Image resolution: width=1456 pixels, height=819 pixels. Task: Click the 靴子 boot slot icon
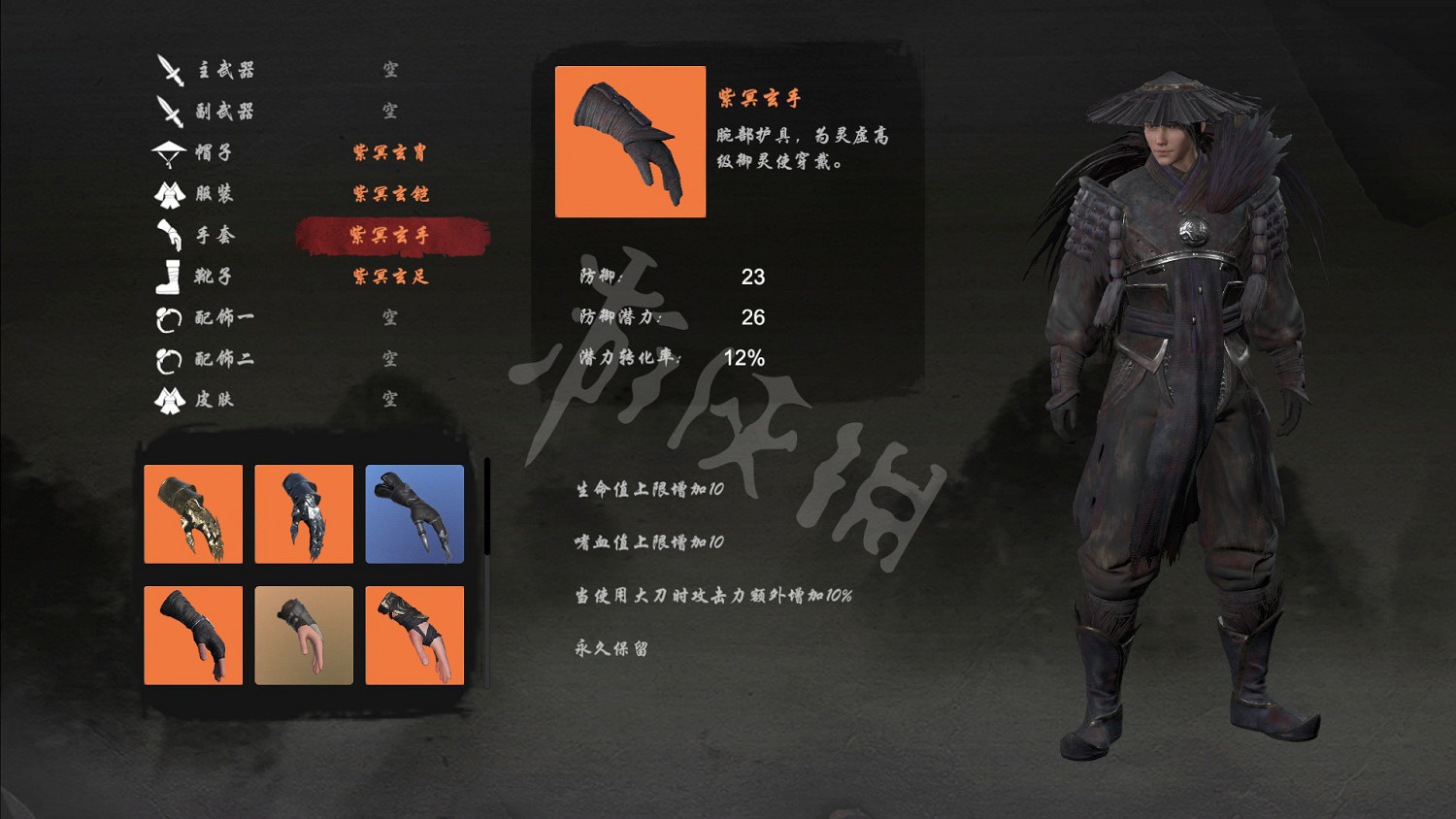pyautogui.click(x=170, y=276)
